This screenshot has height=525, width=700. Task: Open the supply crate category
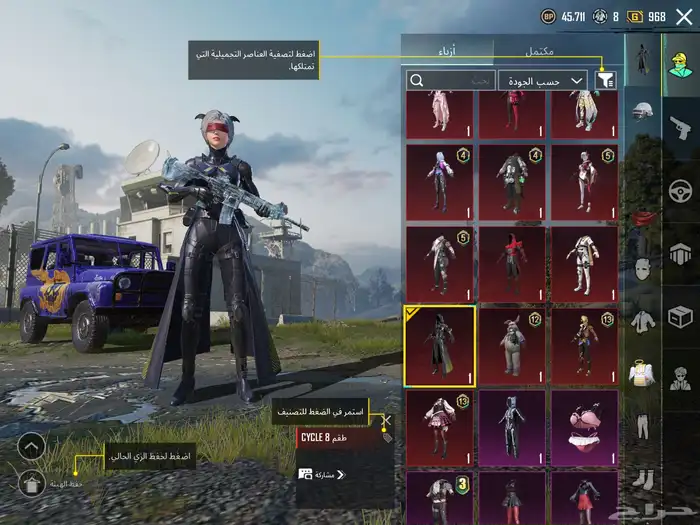pyautogui.click(x=680, y=317)
